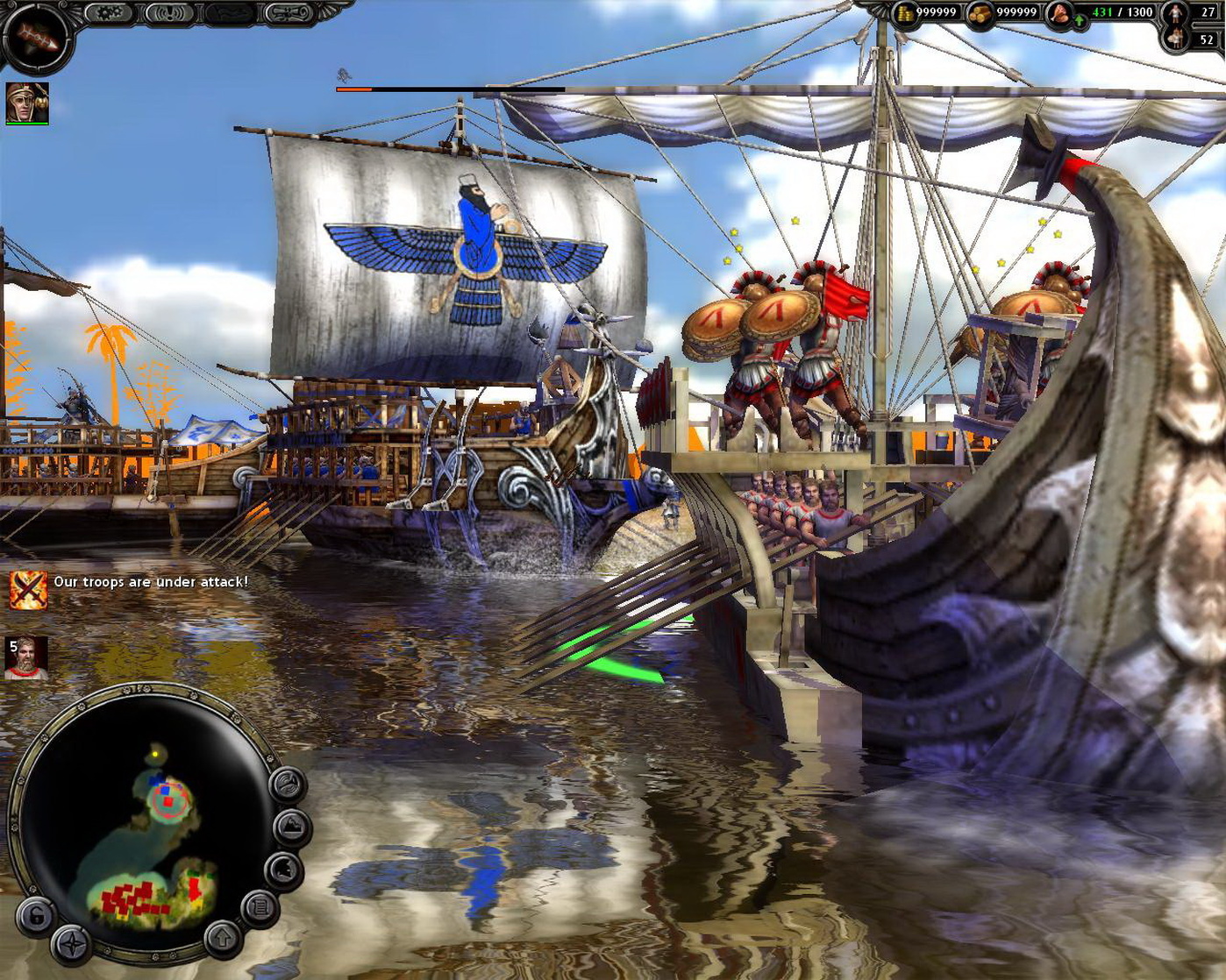Click the wood logs resource icon
Image resolution: width=1226 pixels, height=980 pixels.
981,13
